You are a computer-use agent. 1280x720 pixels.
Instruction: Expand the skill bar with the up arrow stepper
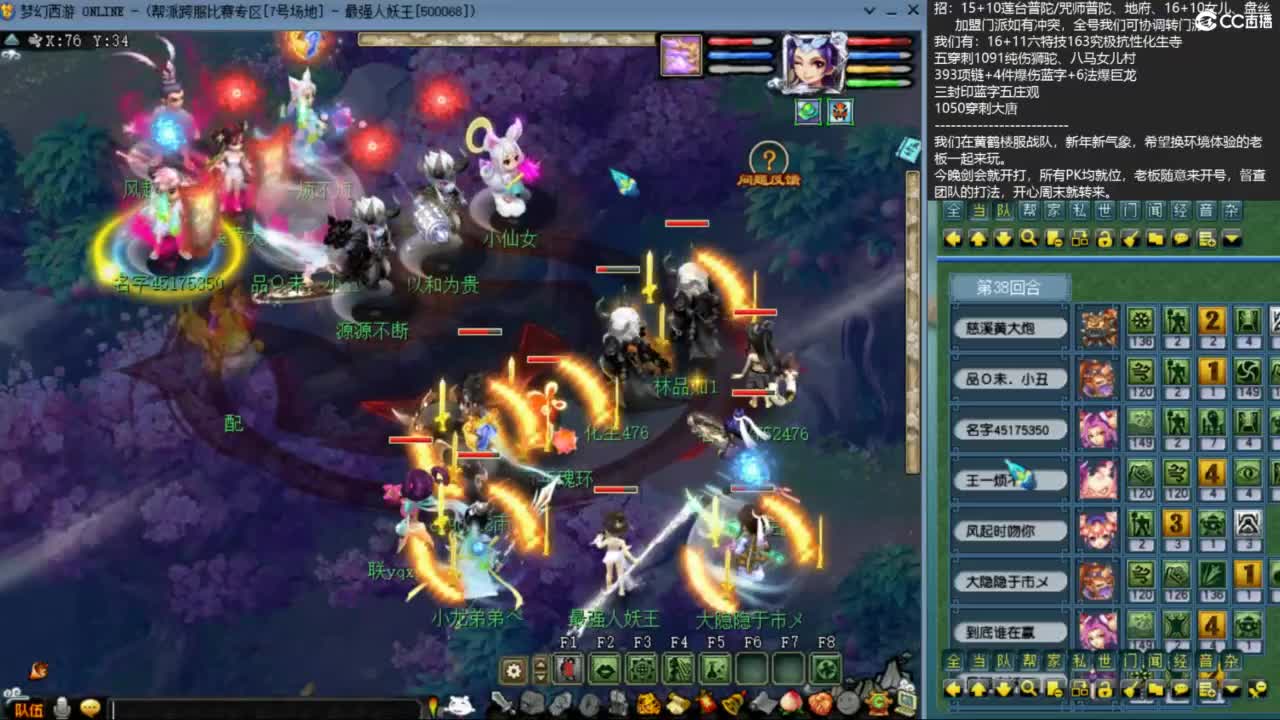click(x=541, y=663)
